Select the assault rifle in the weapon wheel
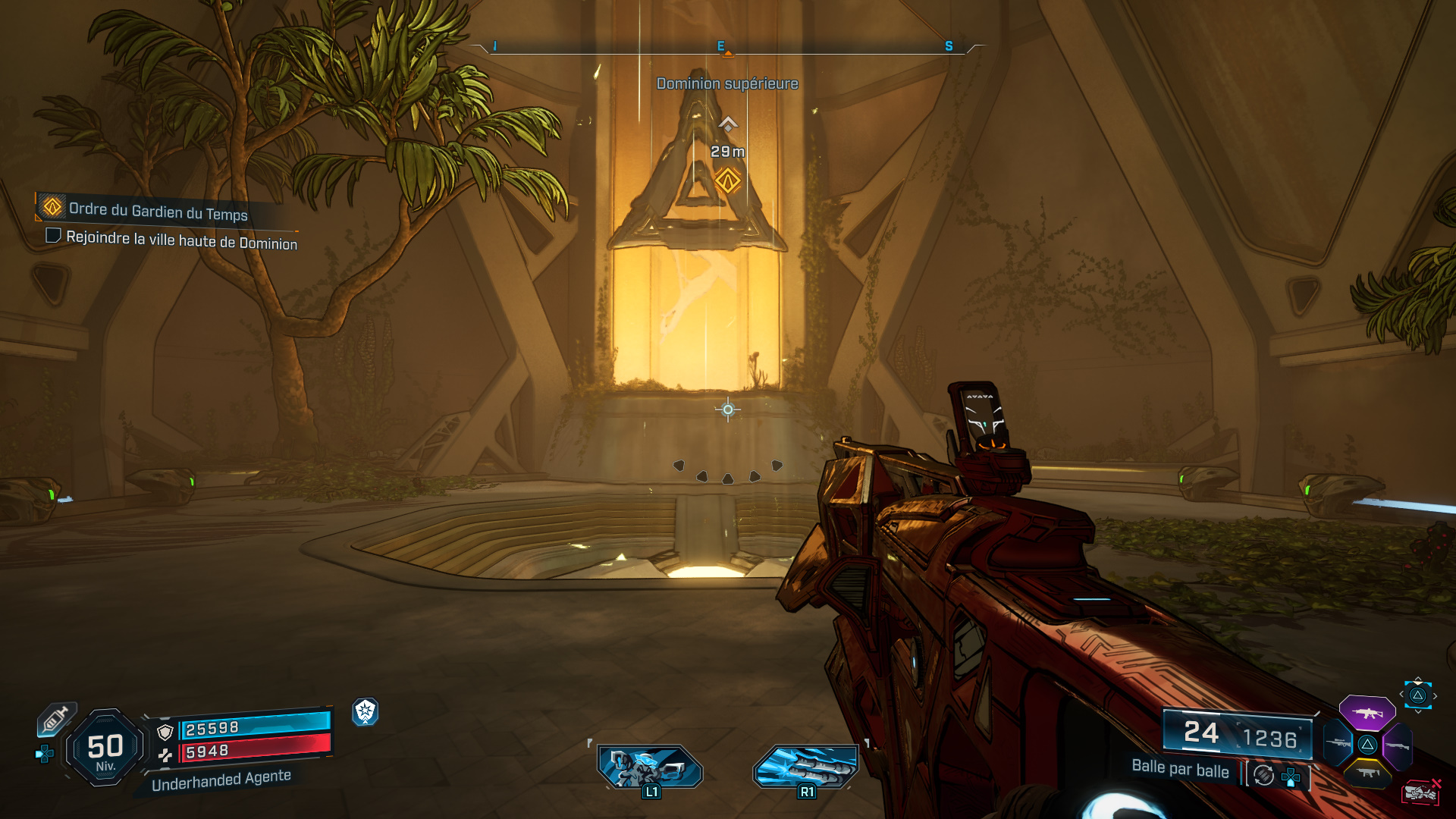1456x819 pixels. click(x=1367, y=713)
